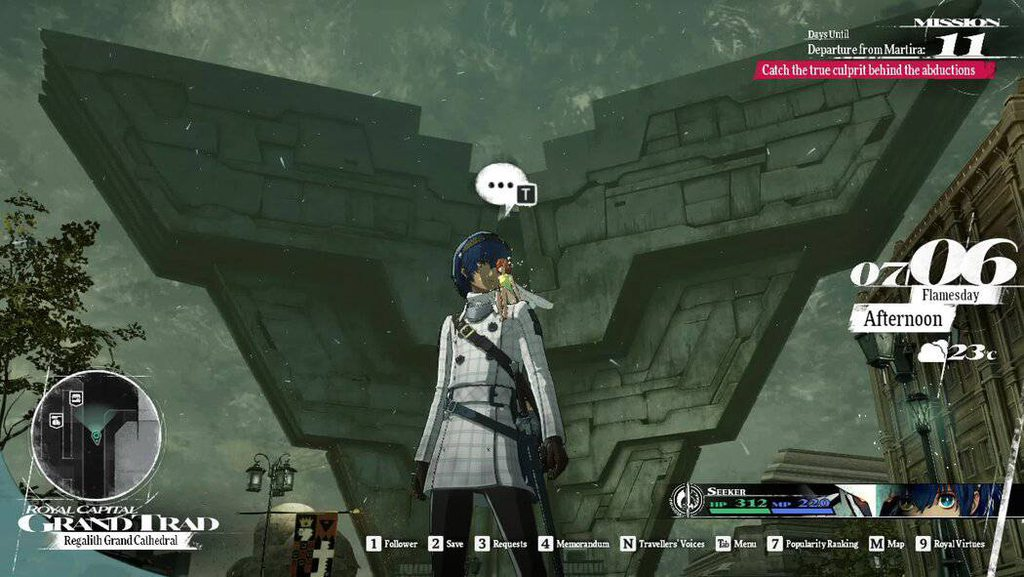Select the Seeker party member portrait
1024x577 pixels.
click(x=935, y=500)
